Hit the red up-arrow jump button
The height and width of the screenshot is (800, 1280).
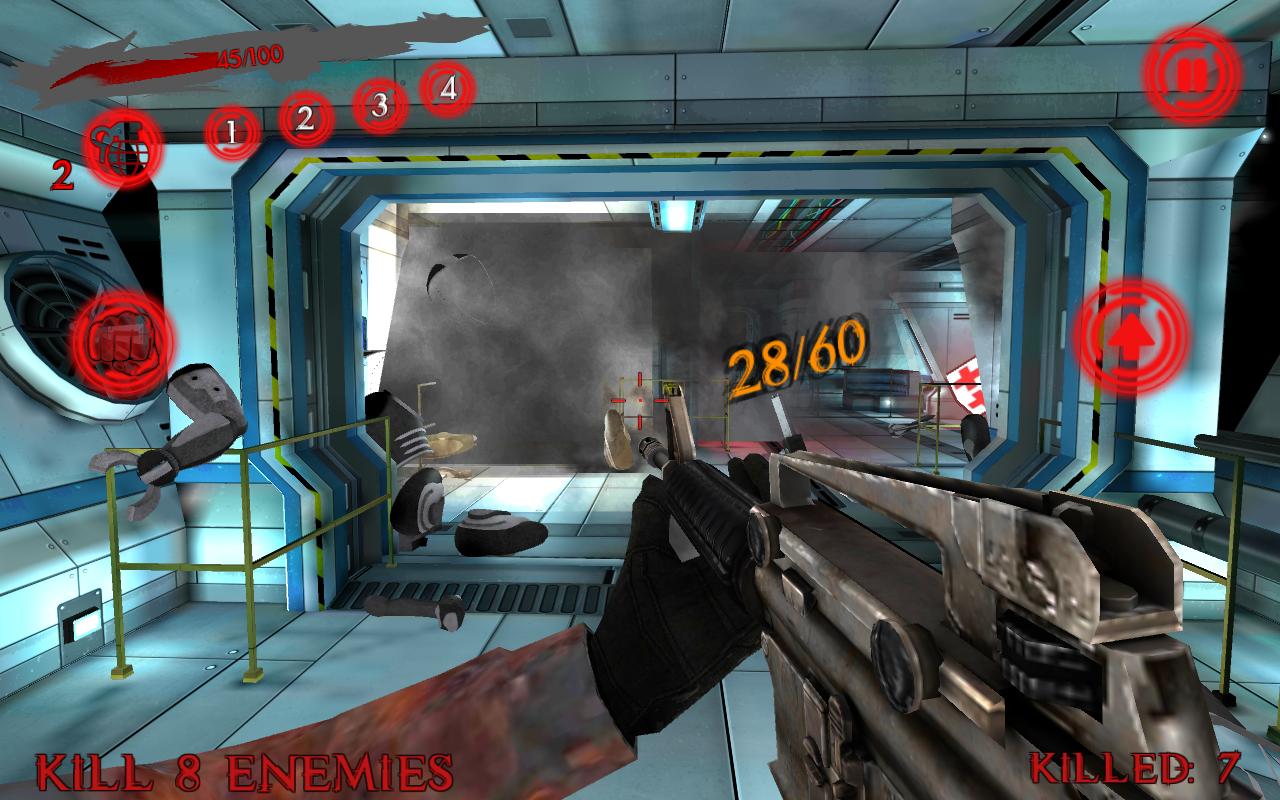click(x=1131, y=336)
